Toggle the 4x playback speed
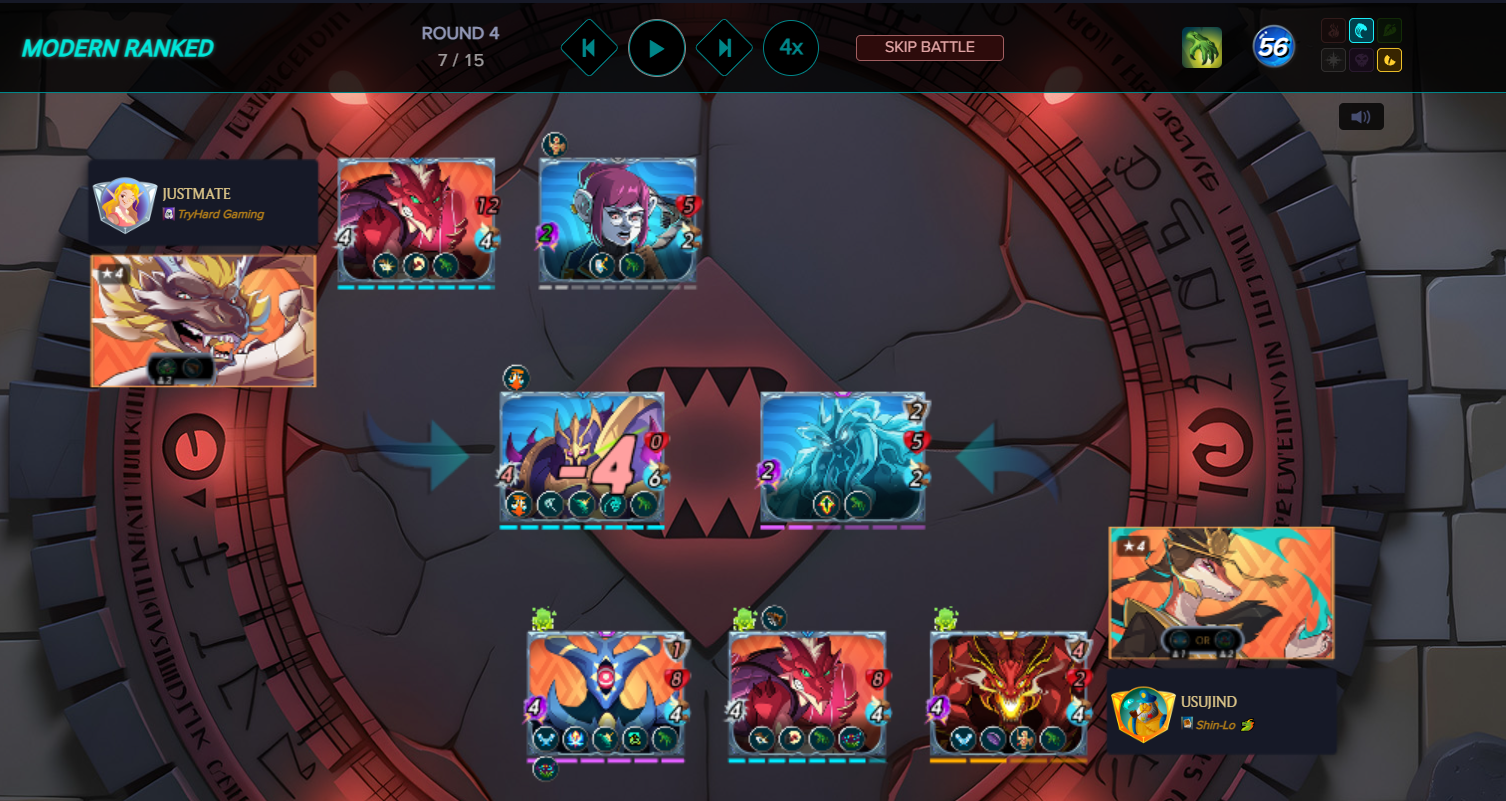 (791, 48)
